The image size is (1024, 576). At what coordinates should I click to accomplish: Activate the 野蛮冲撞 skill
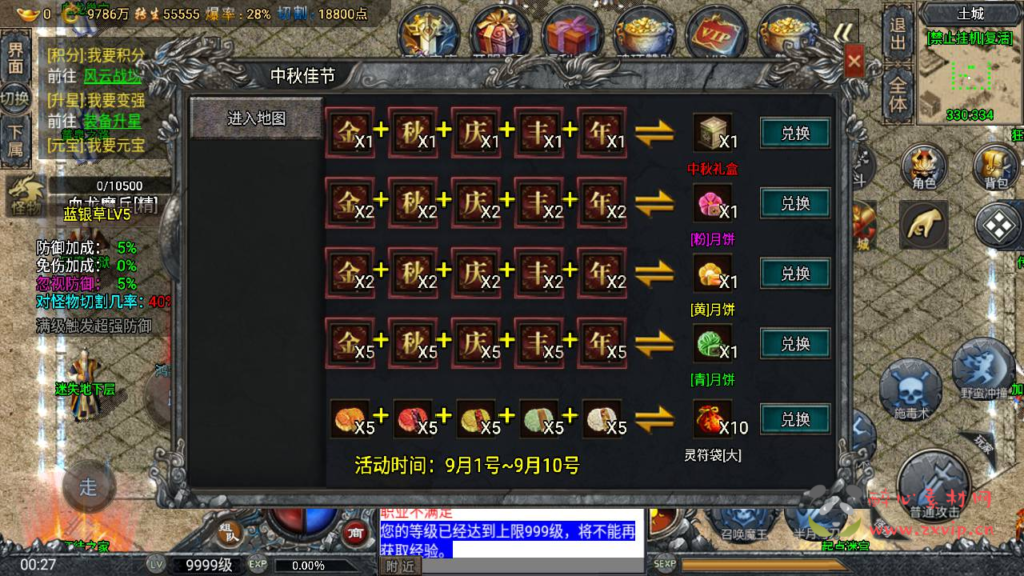984,370
